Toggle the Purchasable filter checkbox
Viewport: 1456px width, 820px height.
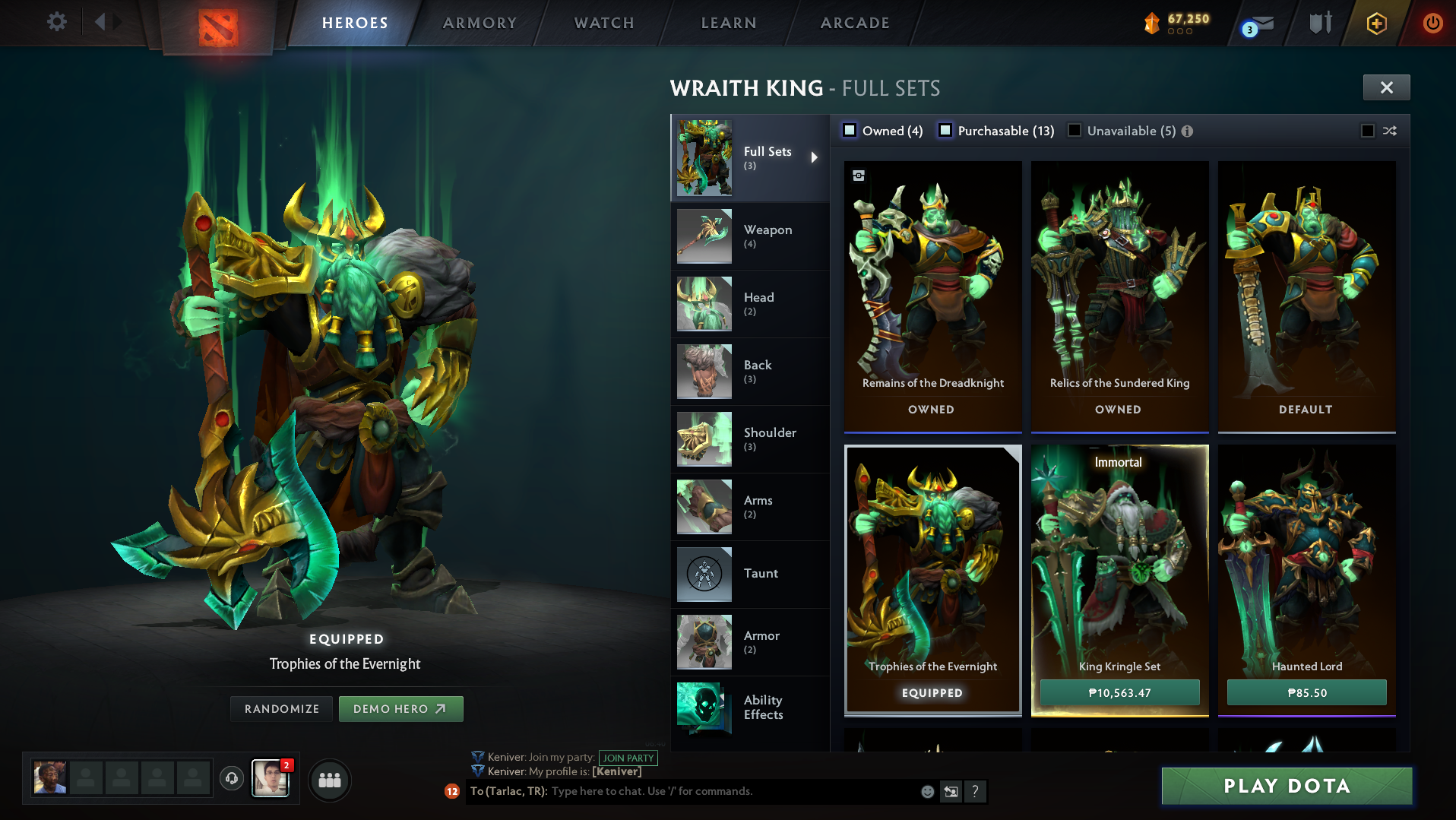[x=946, y=130]
